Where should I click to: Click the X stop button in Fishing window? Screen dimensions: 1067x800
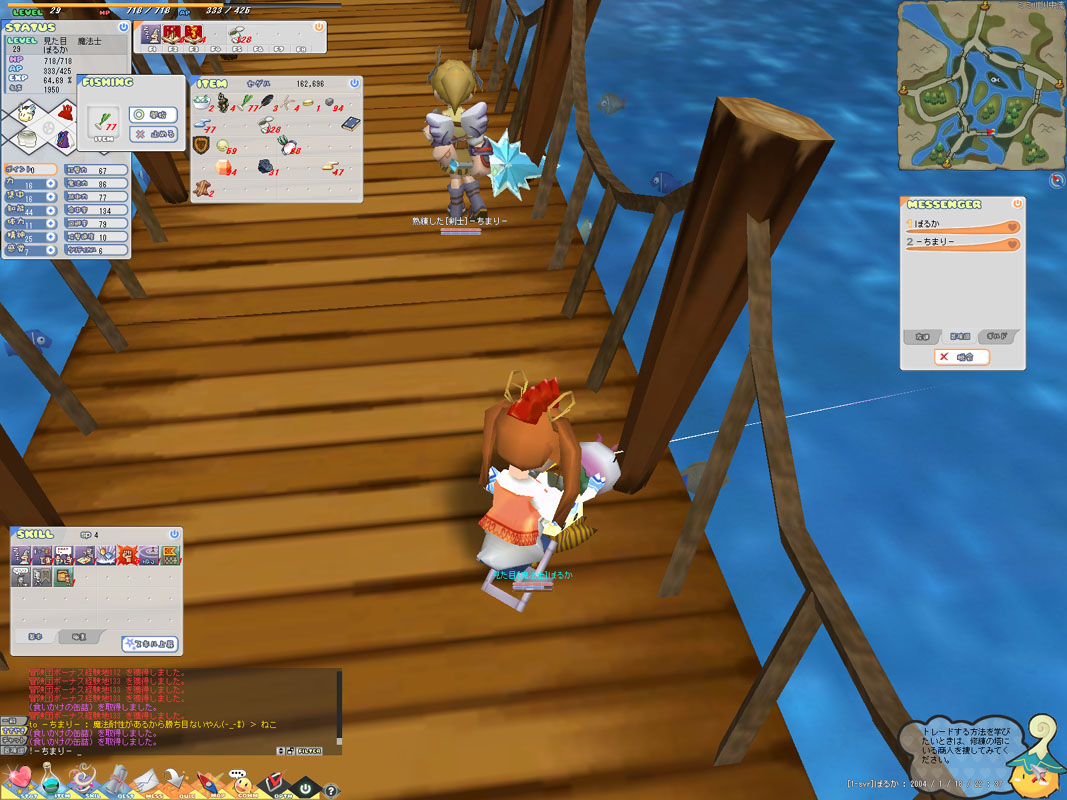[x=154, y=134]
